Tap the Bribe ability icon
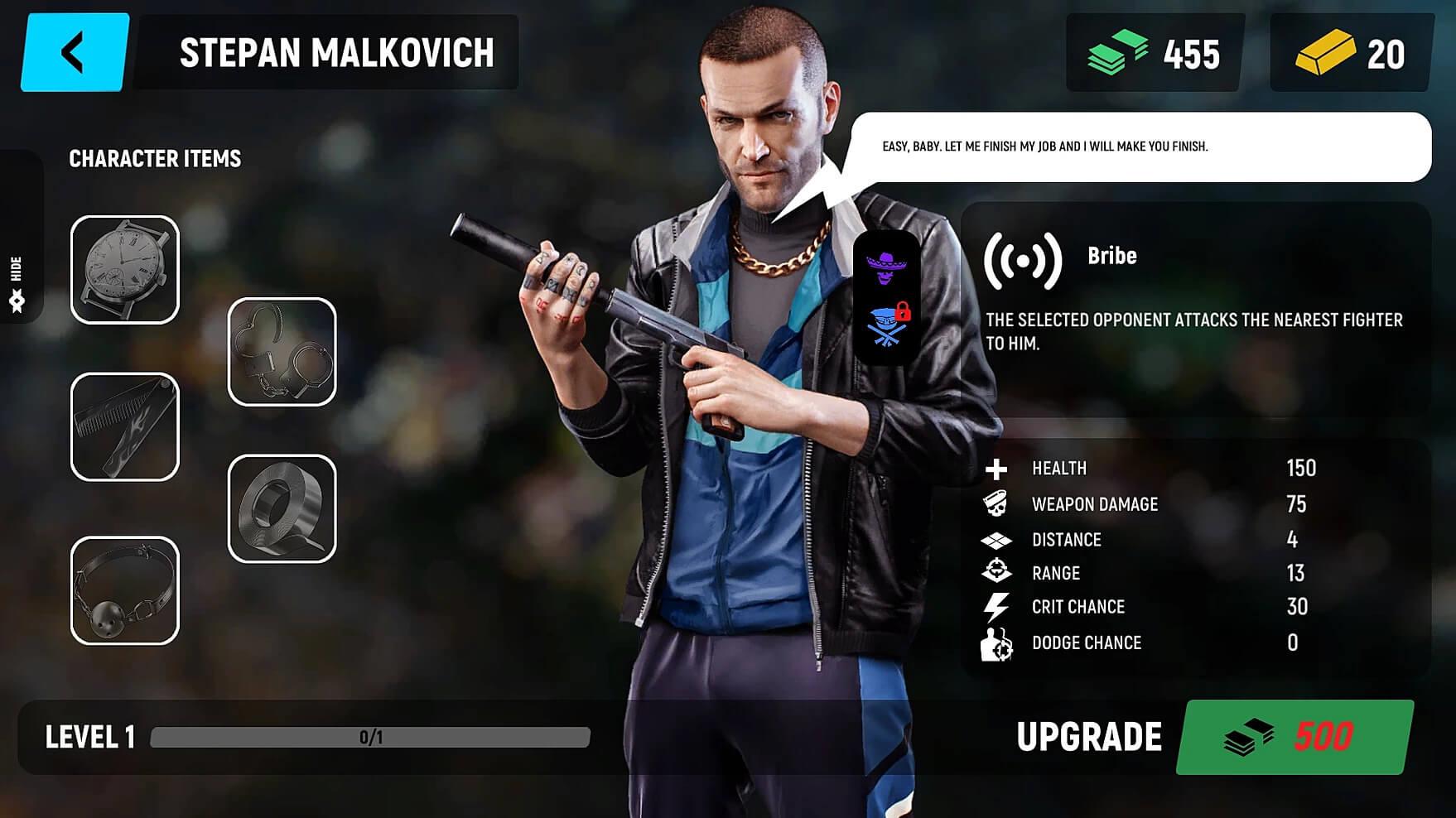 [x=1023, y=260]
